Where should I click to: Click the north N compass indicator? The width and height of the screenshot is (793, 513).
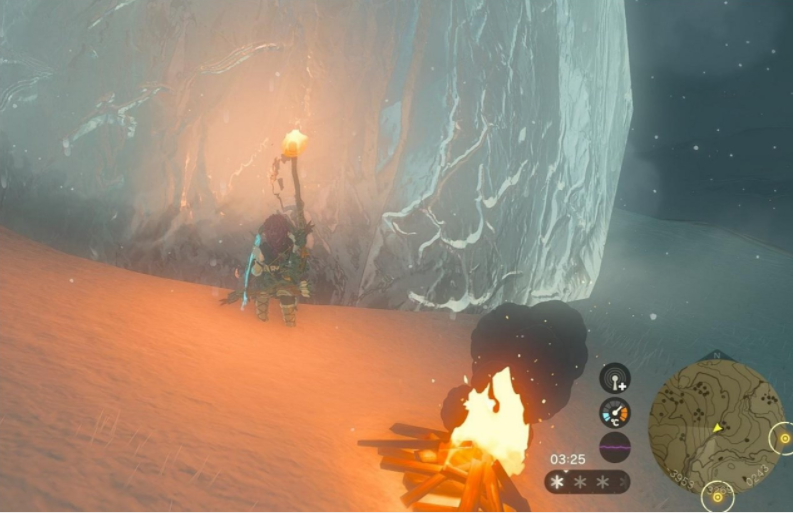coord(715,355)
